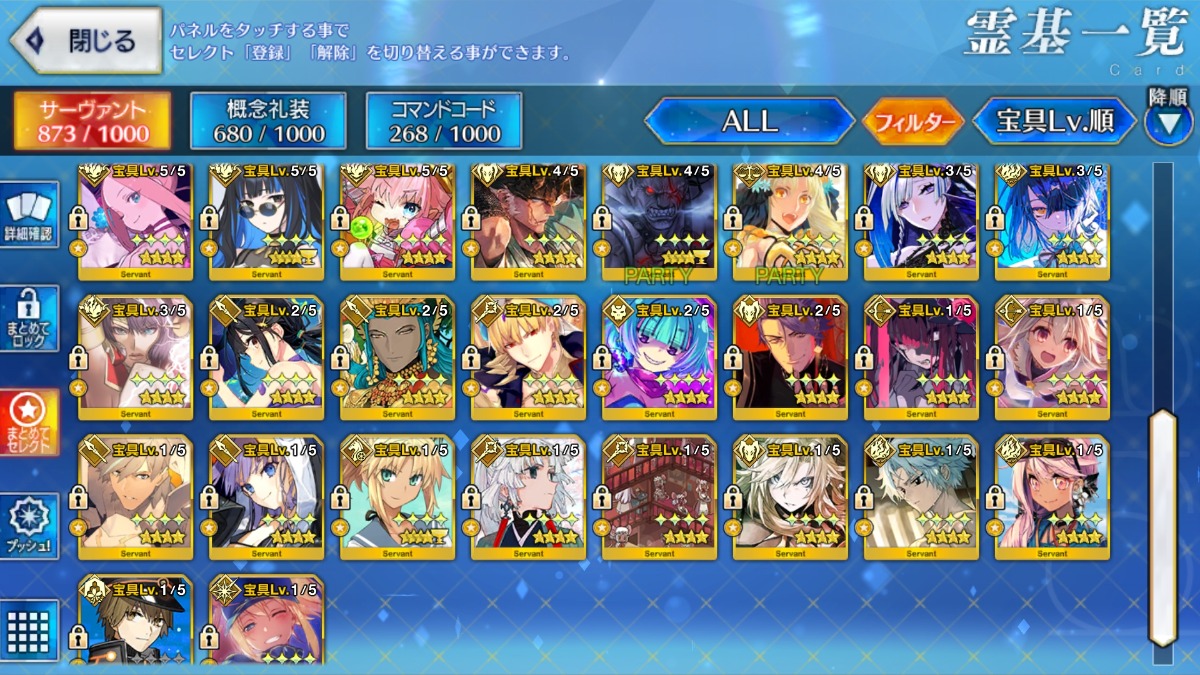This screenshot has width=1200, height=675.
Task: Open the ALL class selector
Action: tap(750, 121)
